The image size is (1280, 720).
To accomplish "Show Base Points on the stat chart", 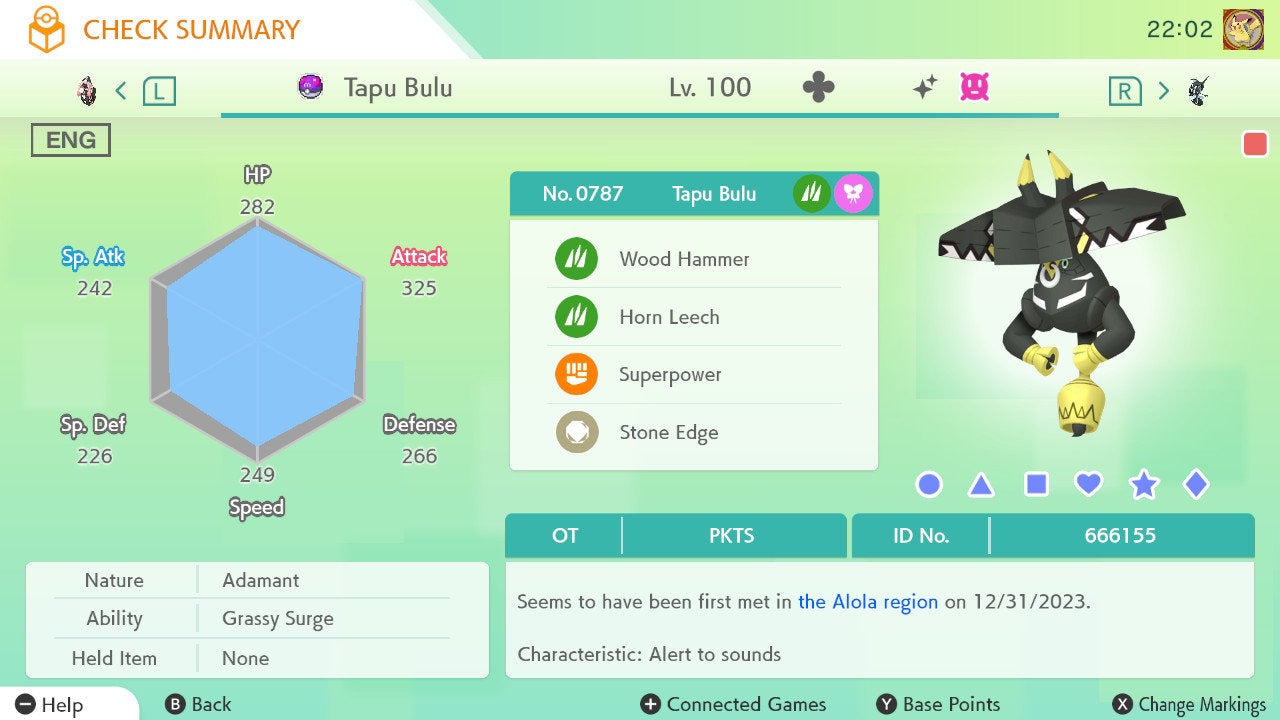I will point(938,705).
